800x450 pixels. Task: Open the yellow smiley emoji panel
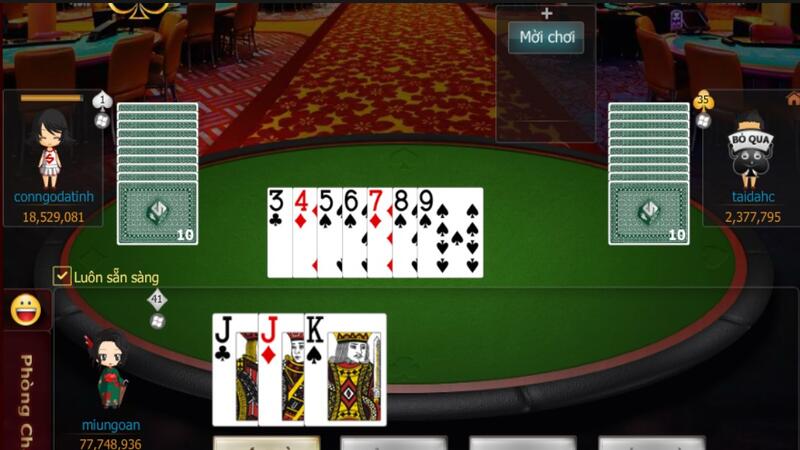26,311
